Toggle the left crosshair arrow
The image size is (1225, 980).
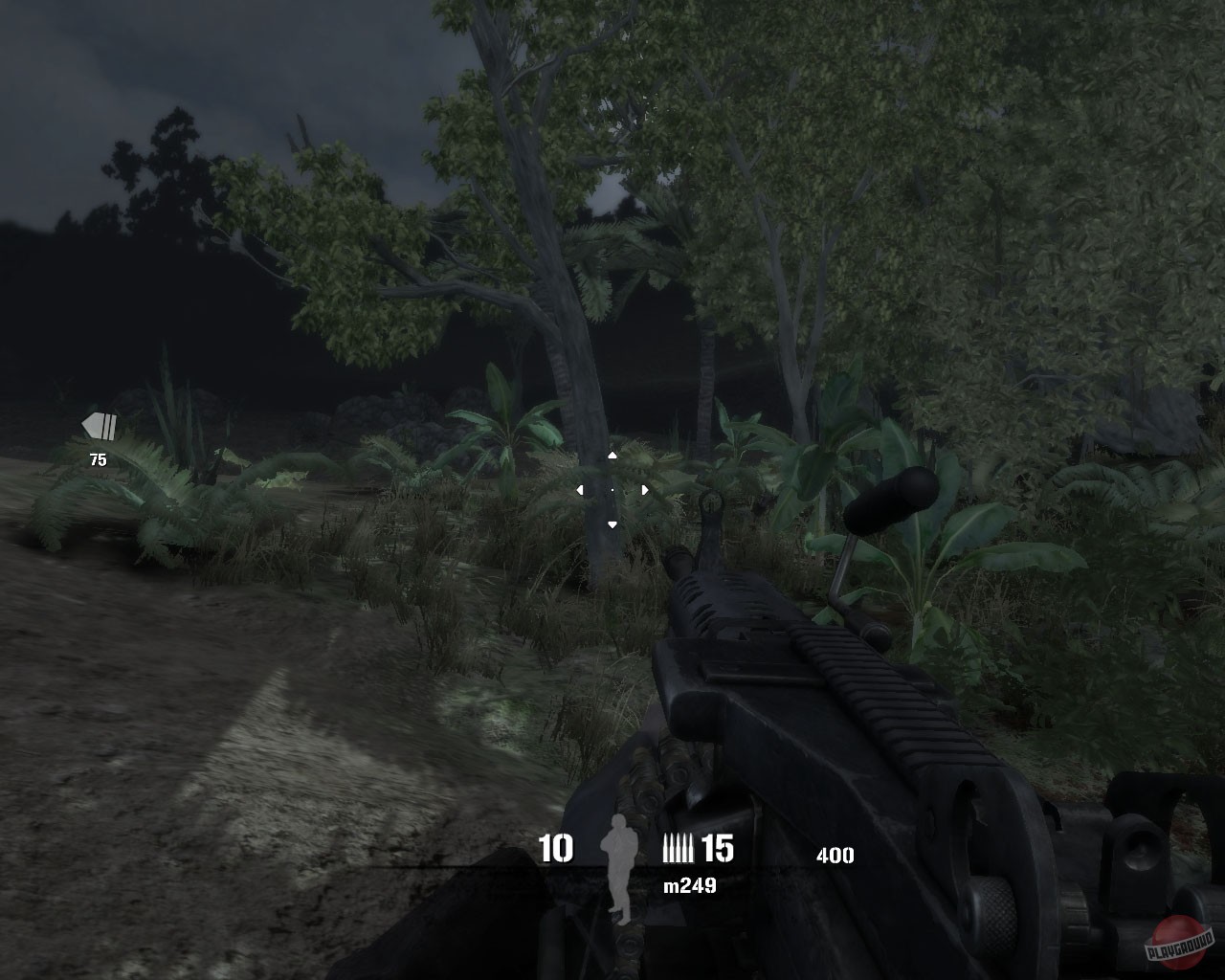[x=579, y=489]
